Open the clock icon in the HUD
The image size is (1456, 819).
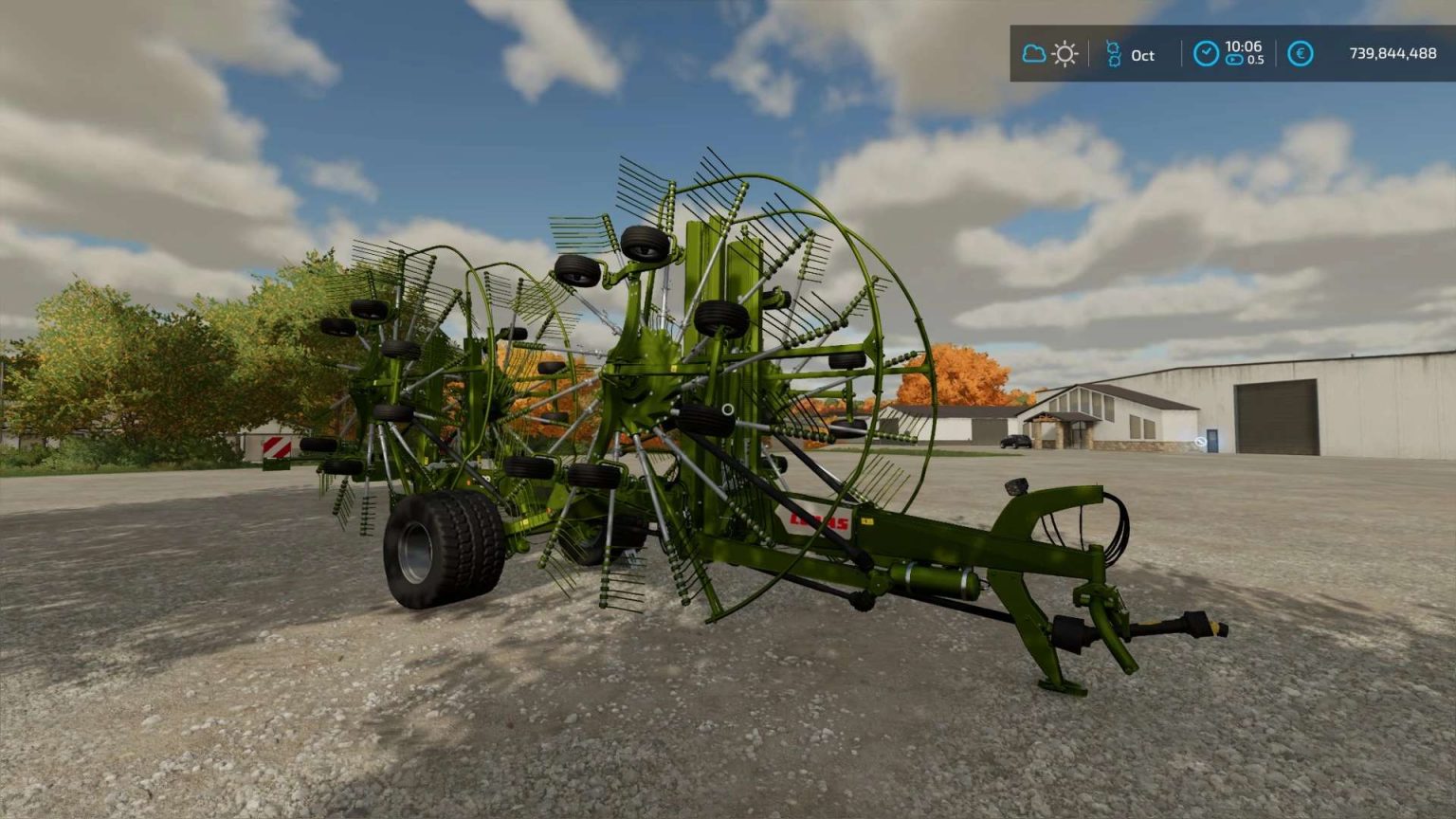click(x=1207, y=52)
